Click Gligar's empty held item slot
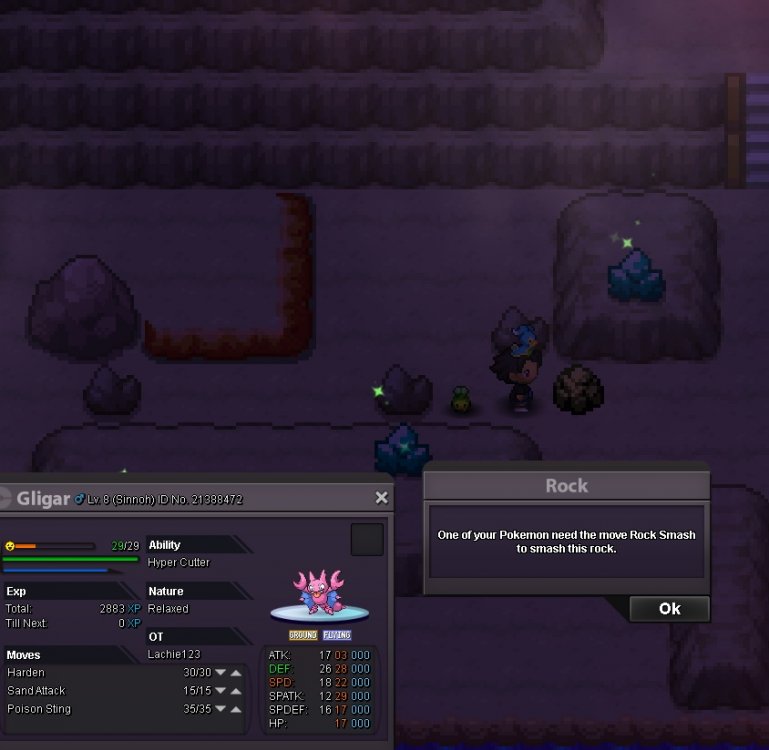This screenshot has width=769, height=750. 367,540
